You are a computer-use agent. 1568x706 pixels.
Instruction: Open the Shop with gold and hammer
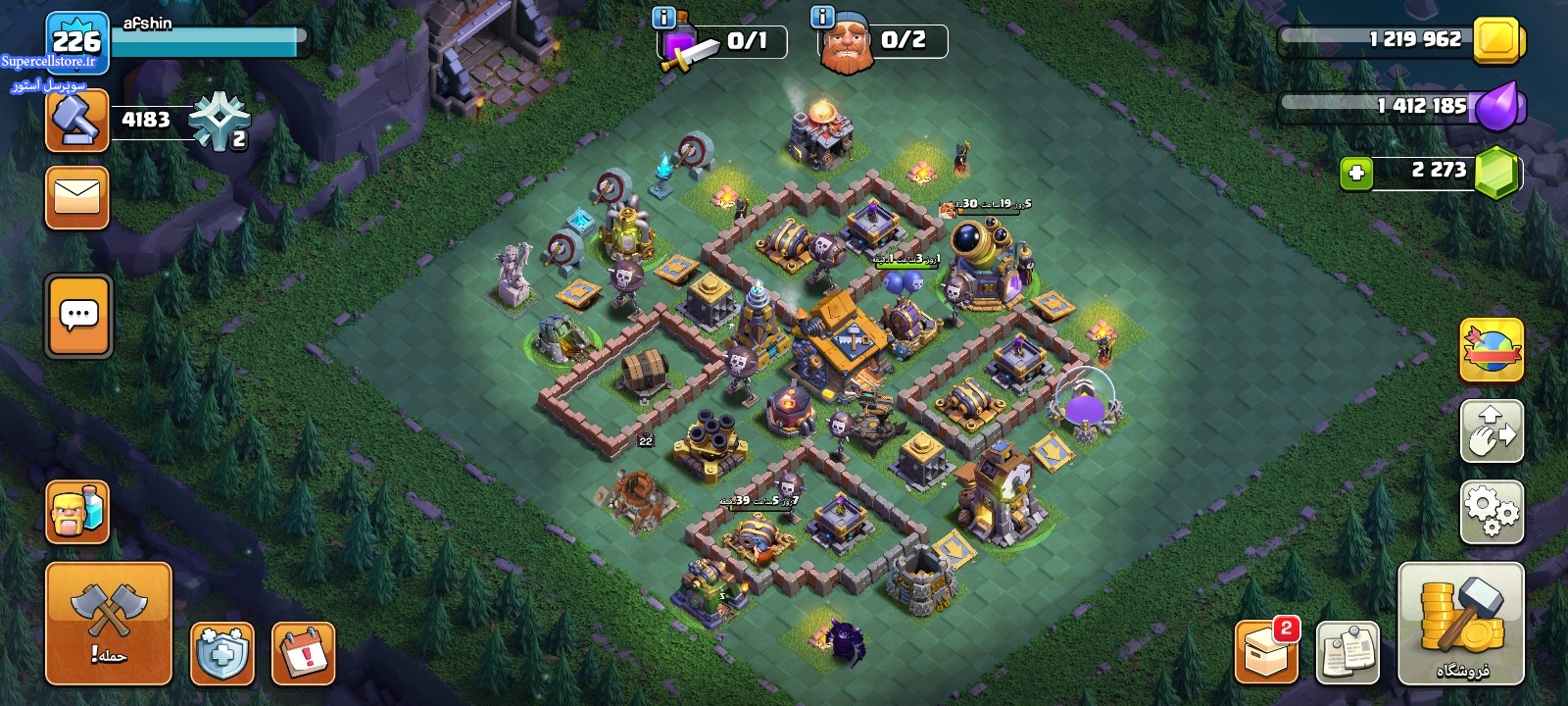(1460, 624)
